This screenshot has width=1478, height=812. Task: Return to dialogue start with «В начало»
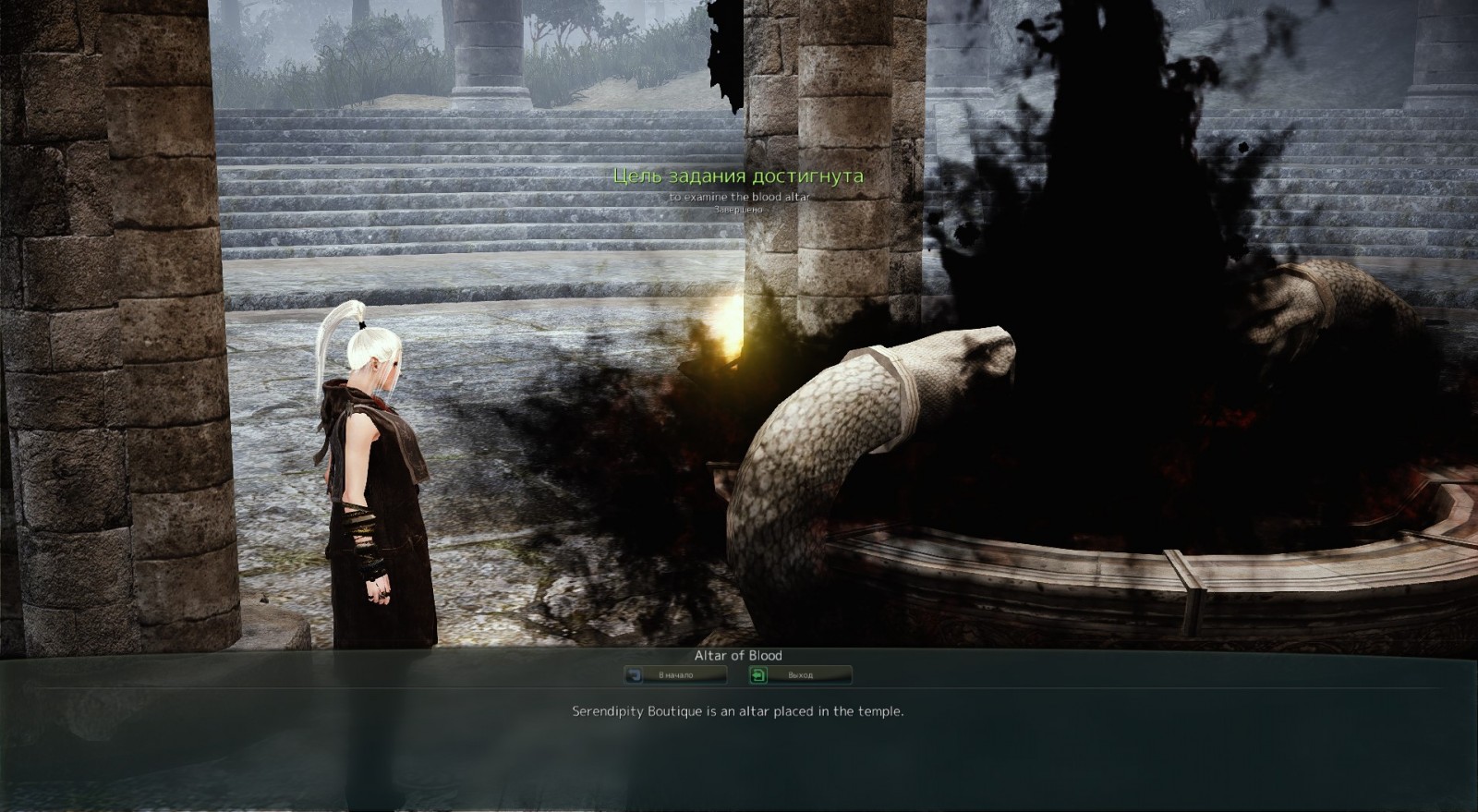pyautogui.click(x=675, y=675)
